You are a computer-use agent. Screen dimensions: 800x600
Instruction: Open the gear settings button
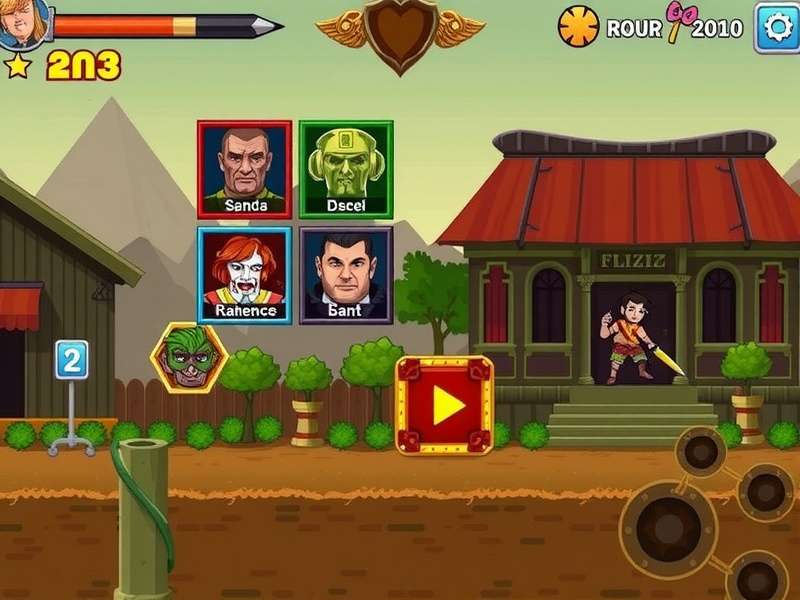coord(776,26)
